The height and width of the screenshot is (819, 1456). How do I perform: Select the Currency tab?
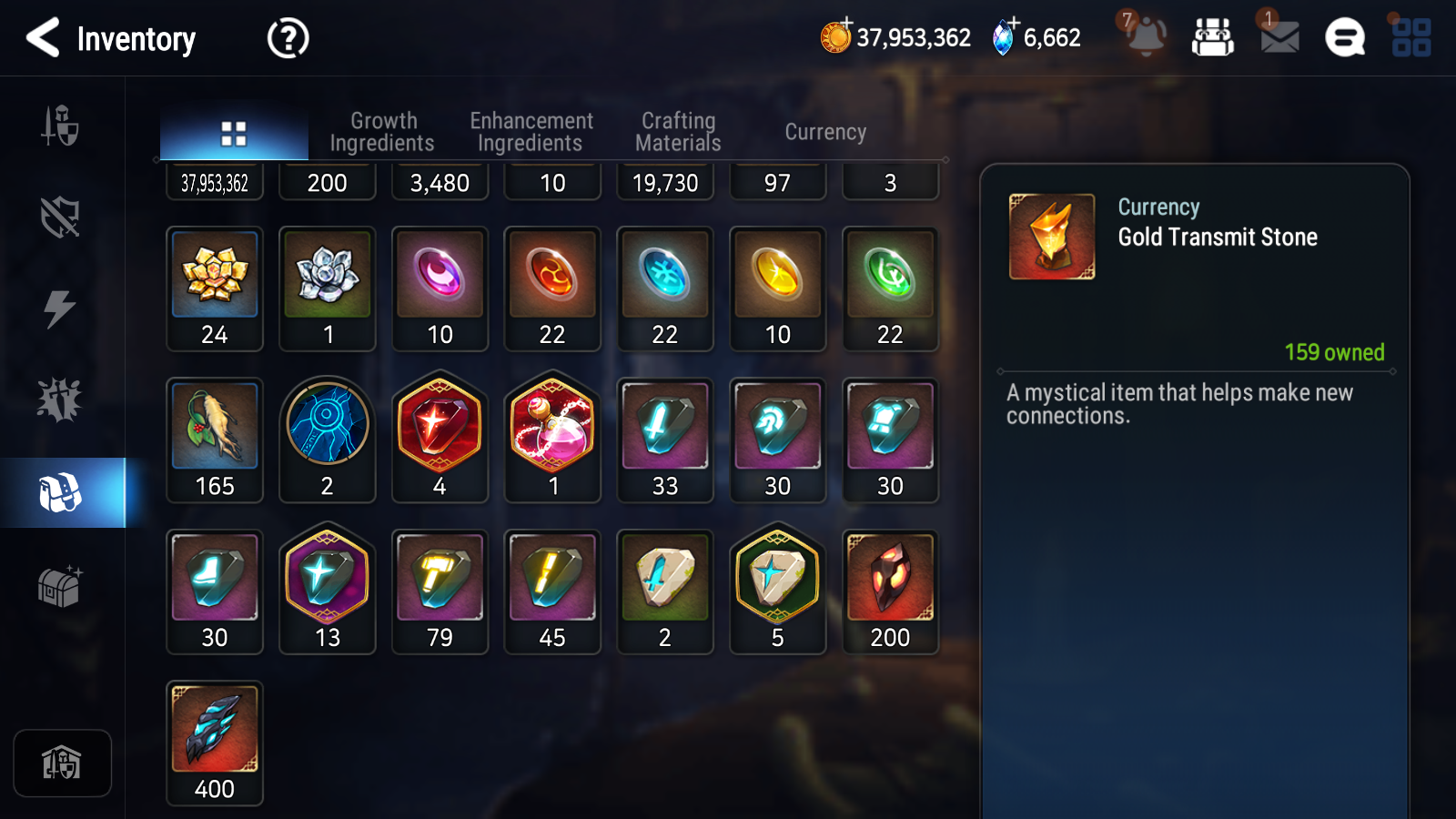(x=825, y=132)
